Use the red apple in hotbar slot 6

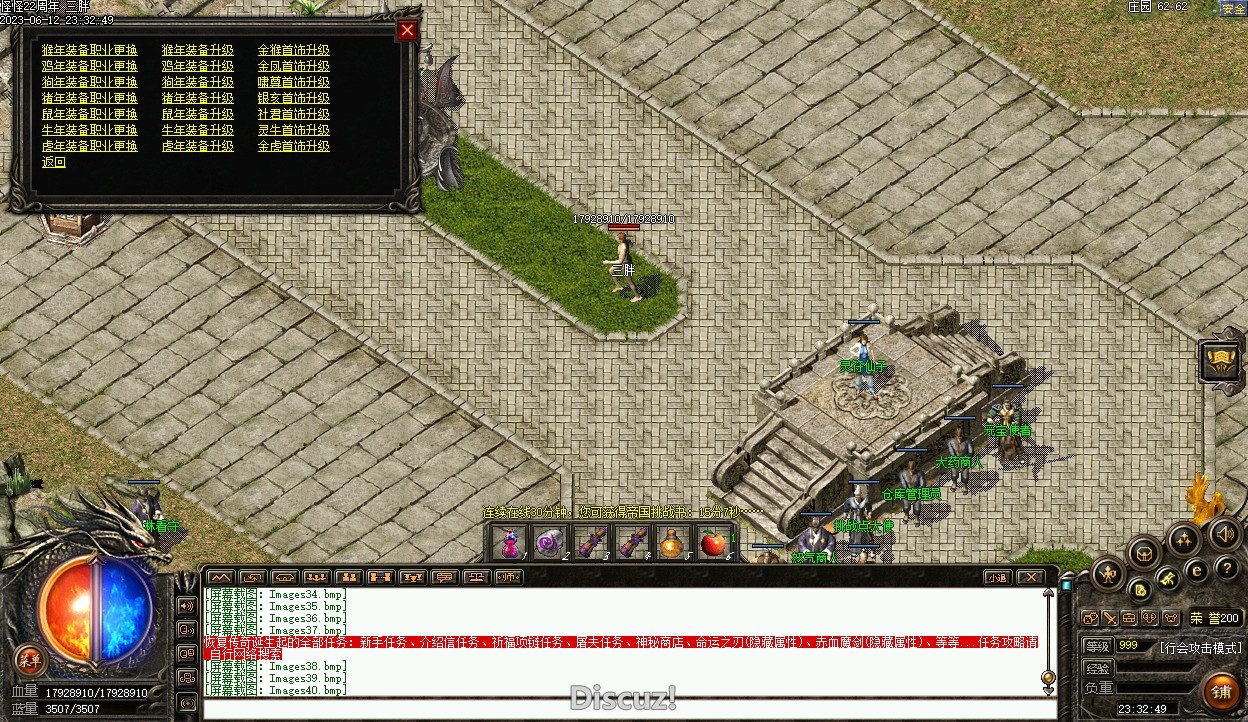pyautogui.click(x=712, y=543)
